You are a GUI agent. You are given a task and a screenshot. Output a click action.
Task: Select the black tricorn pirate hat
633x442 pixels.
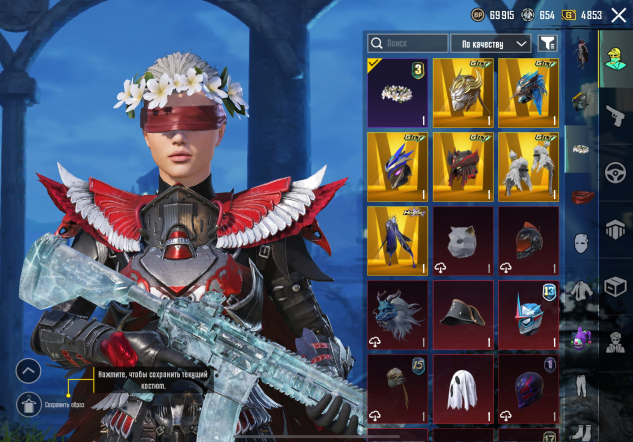(x=463, y=314)
